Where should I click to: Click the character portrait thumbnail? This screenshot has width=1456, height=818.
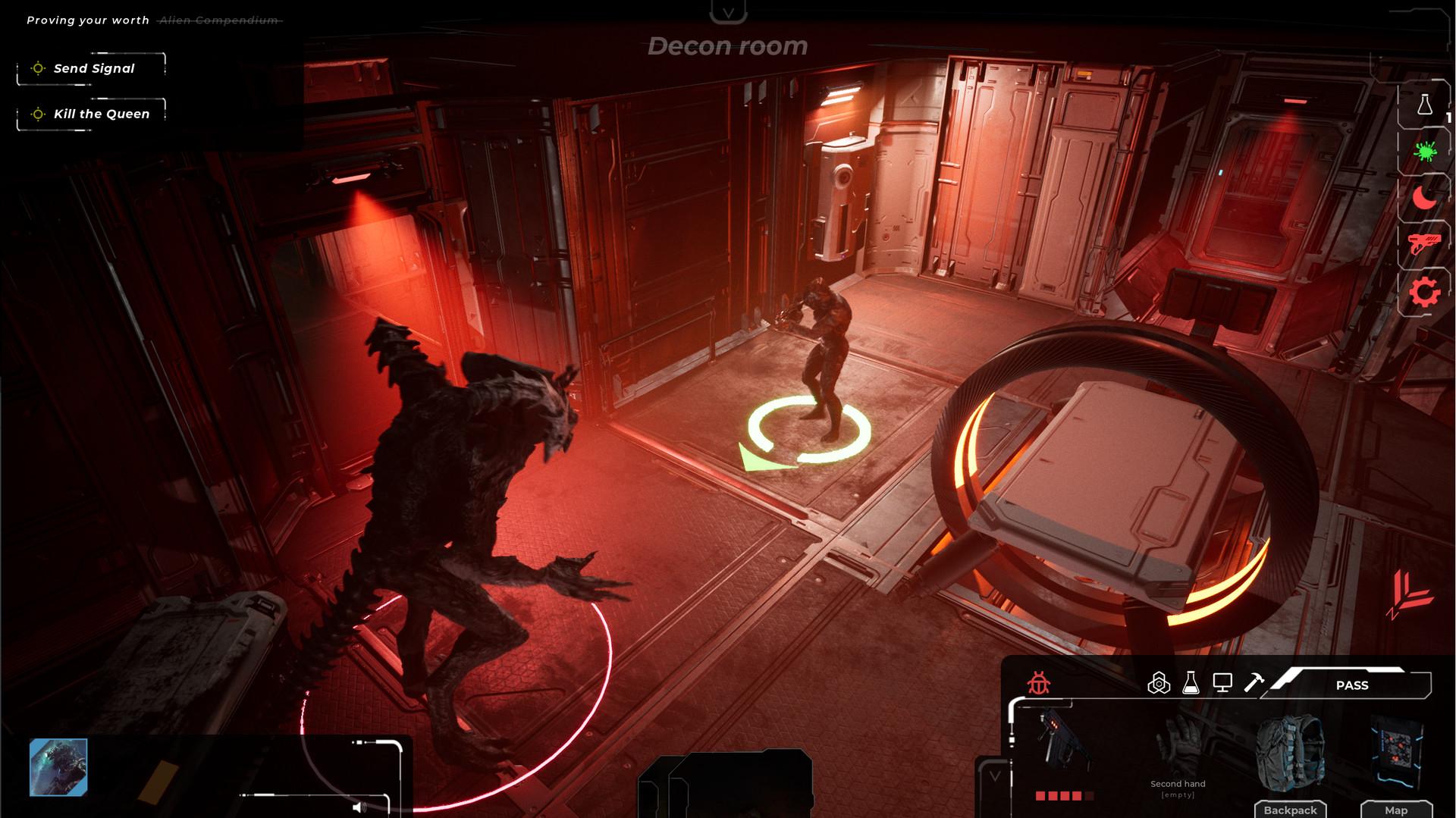tap(58, 768)
